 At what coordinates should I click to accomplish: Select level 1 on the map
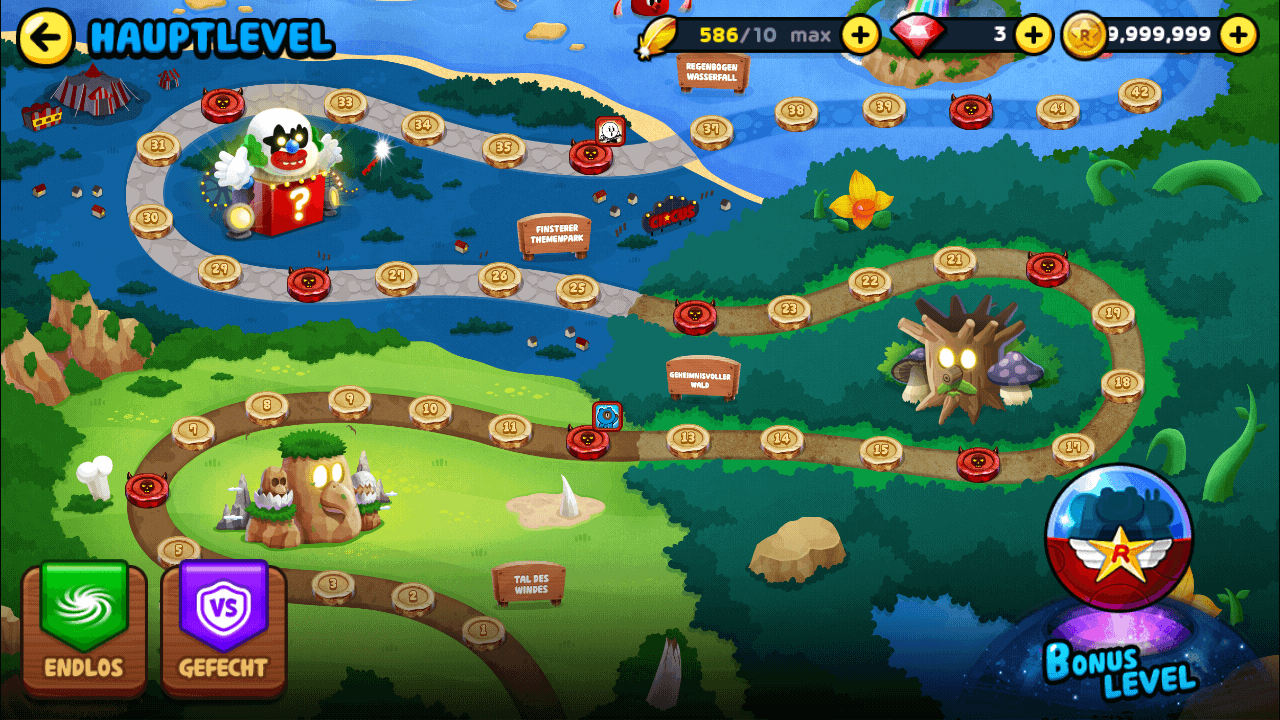tap(484, 631)
